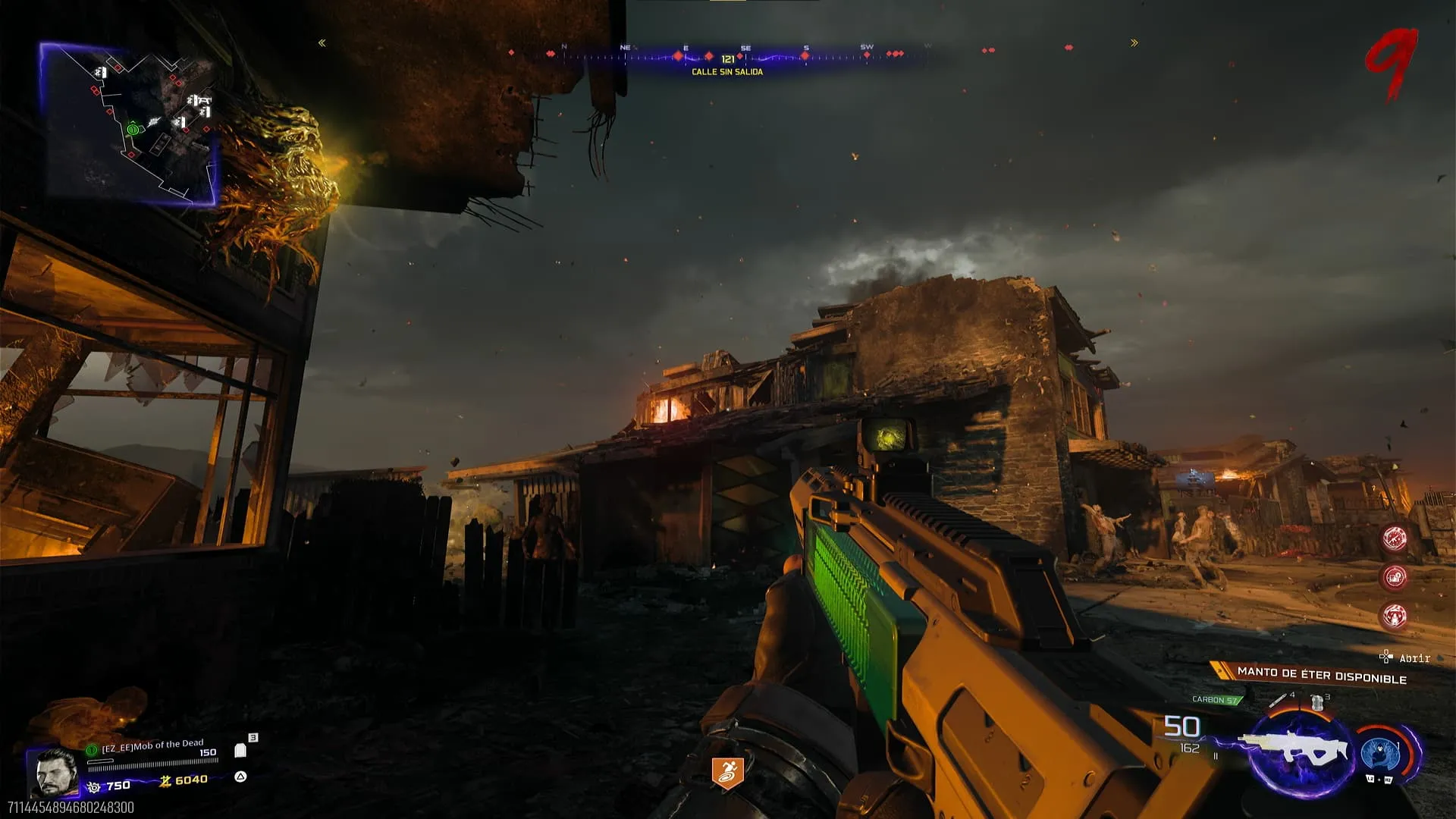The width and height of the screenshot is (1456, 819).
Task: Select the orange sprinting-figure perk icon
Action: [726, 772]
